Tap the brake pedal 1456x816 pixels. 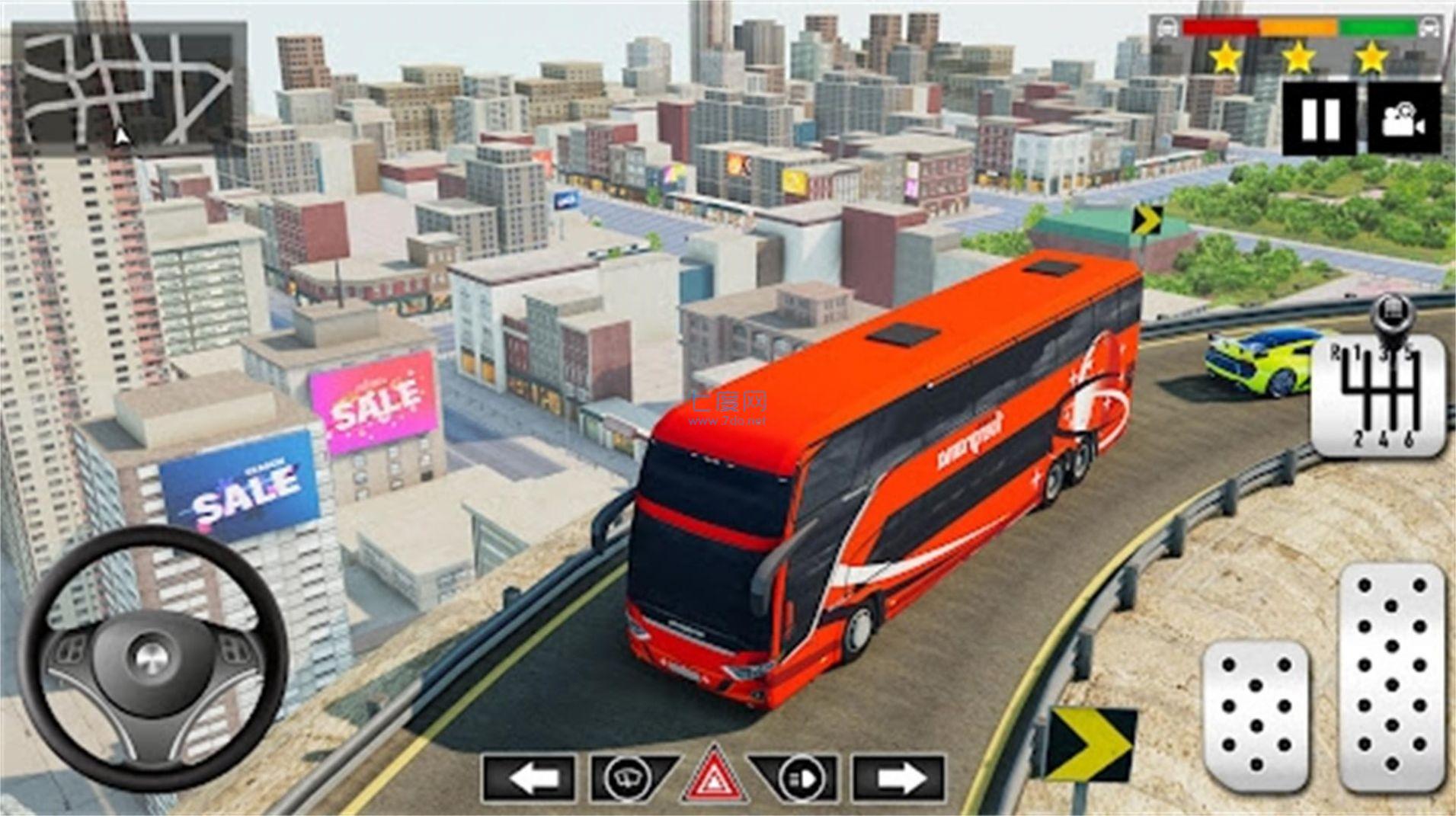[x=1256, y=718]
